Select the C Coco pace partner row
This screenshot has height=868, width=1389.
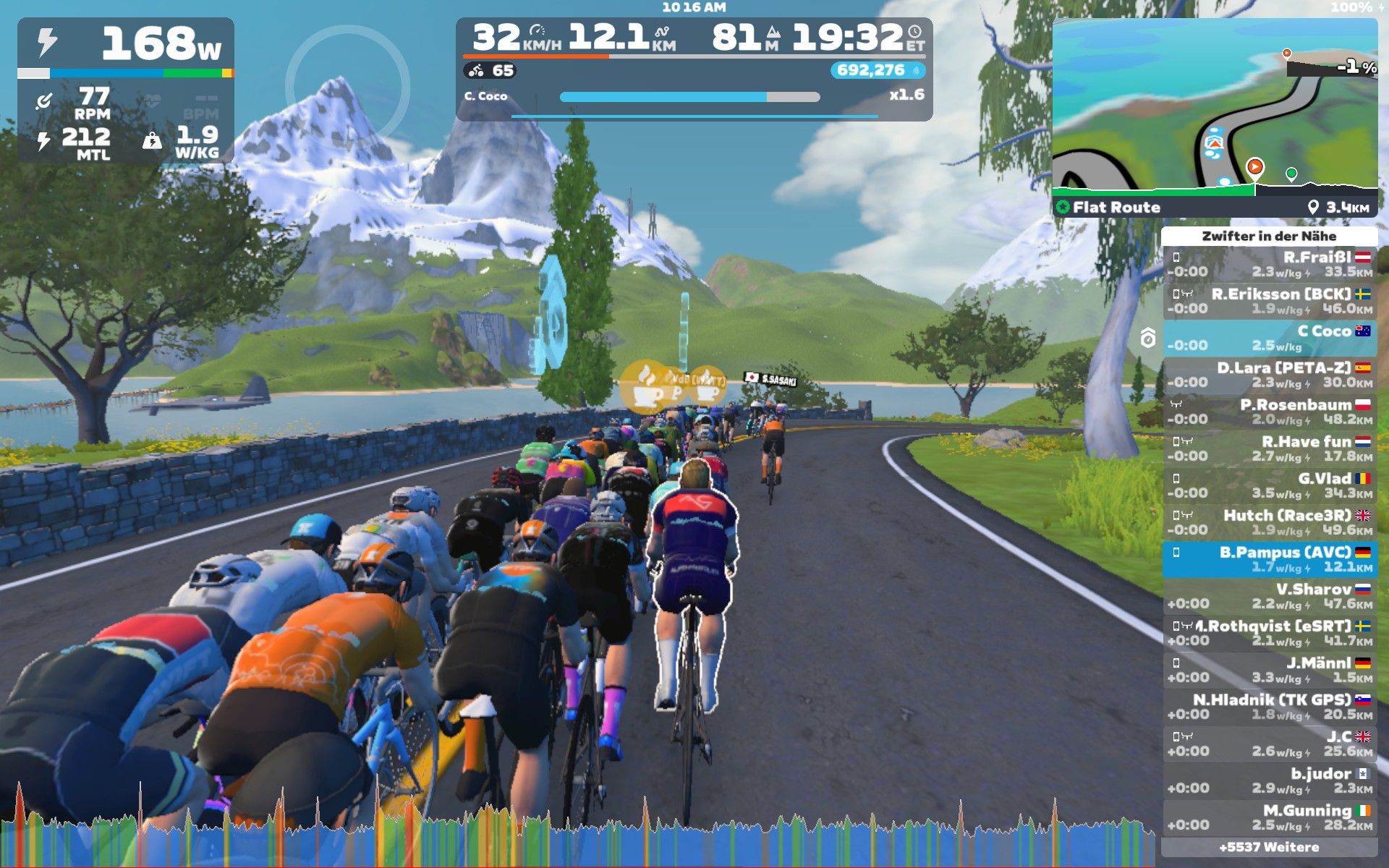(1270, 339)
